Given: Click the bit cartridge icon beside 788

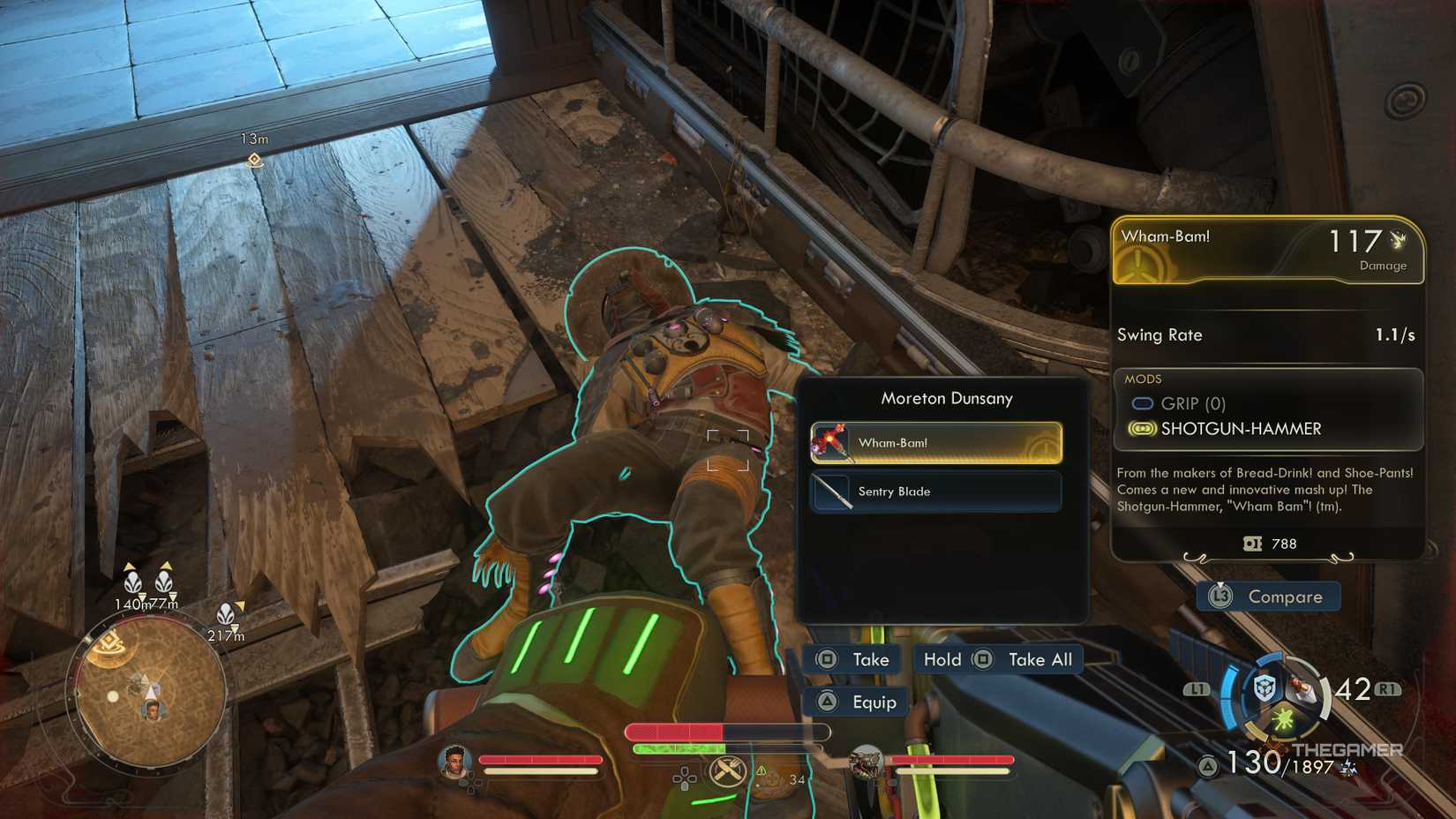Looking at the screenshot, I should click(1254, 545).
